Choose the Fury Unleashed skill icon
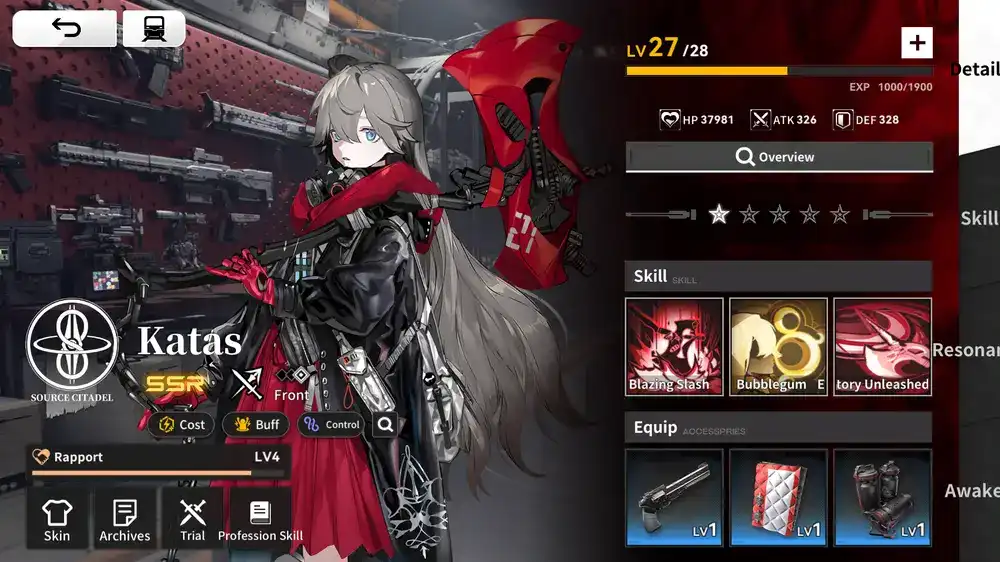Viewport: 1000px width, 562px height. pyautogui.click(x=882, y=346)
